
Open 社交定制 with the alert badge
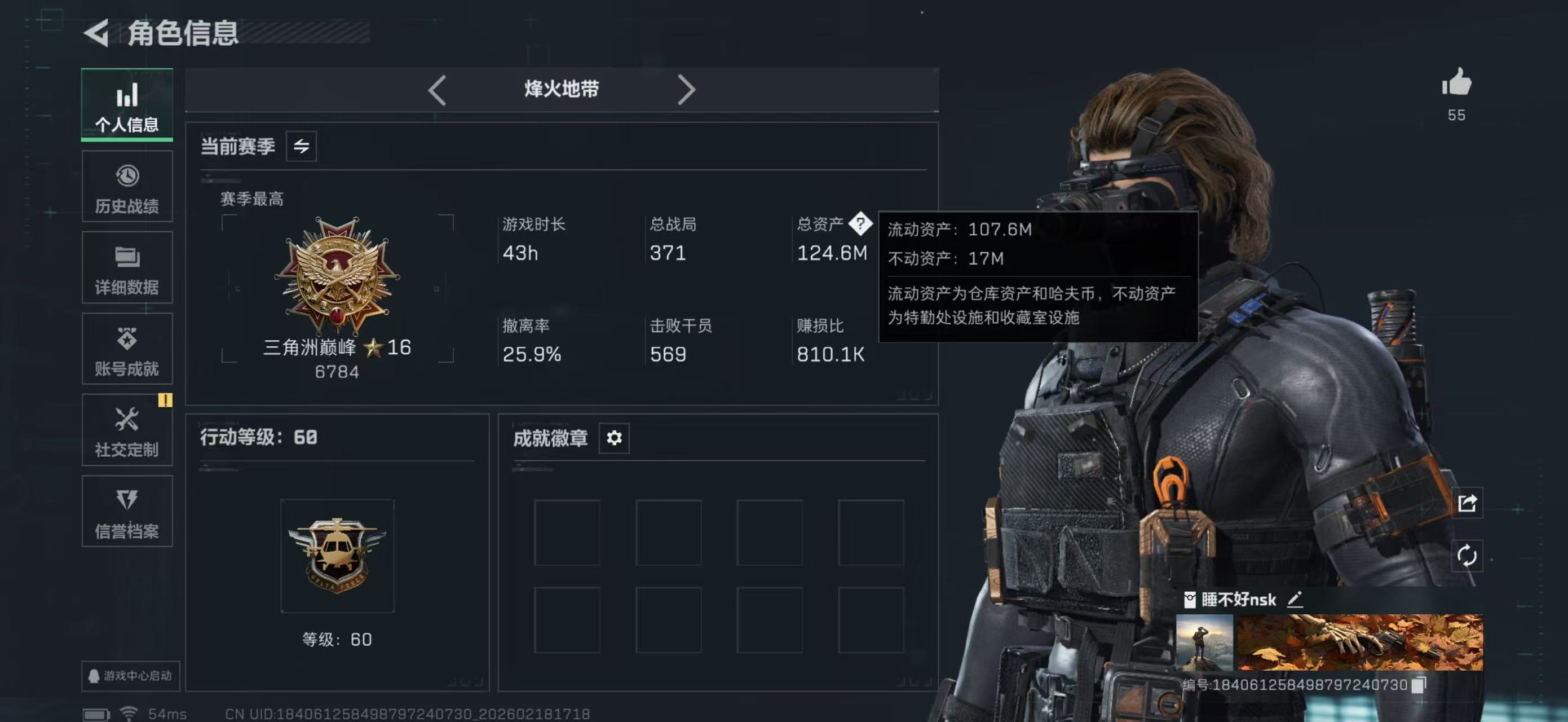tap(127, 430)
